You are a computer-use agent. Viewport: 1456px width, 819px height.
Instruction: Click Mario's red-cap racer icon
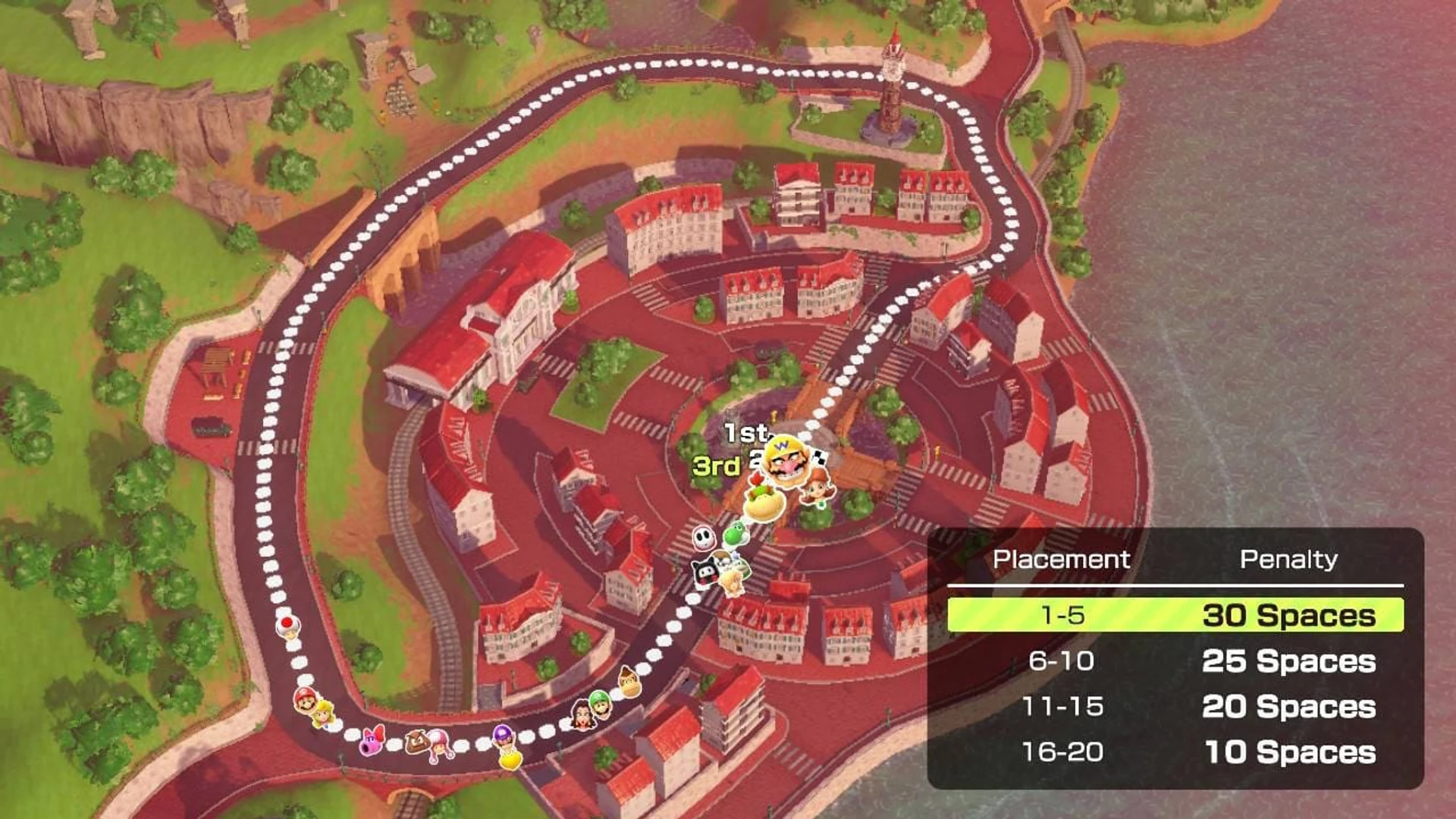click(305, 699)
